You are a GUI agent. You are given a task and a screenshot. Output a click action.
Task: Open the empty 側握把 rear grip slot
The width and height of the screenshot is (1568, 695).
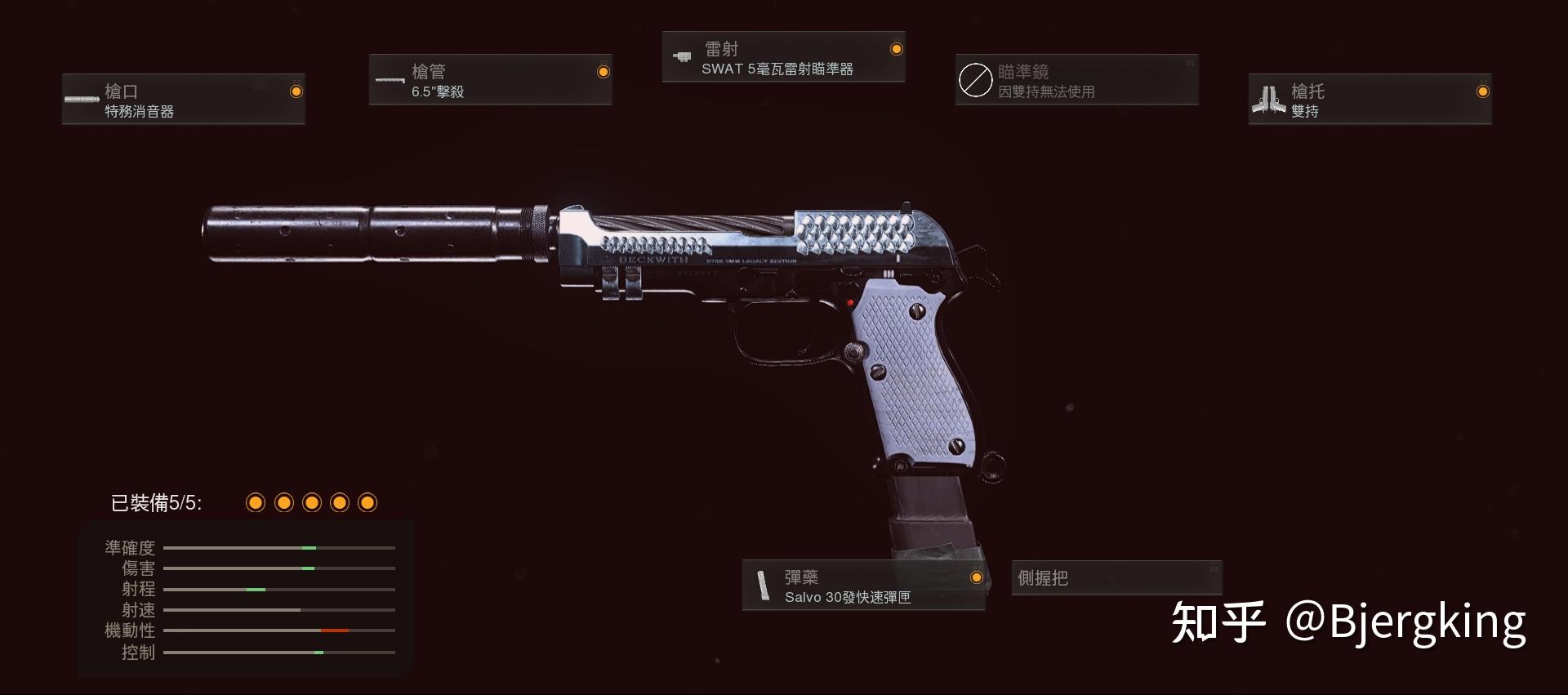coord(1116,578)
